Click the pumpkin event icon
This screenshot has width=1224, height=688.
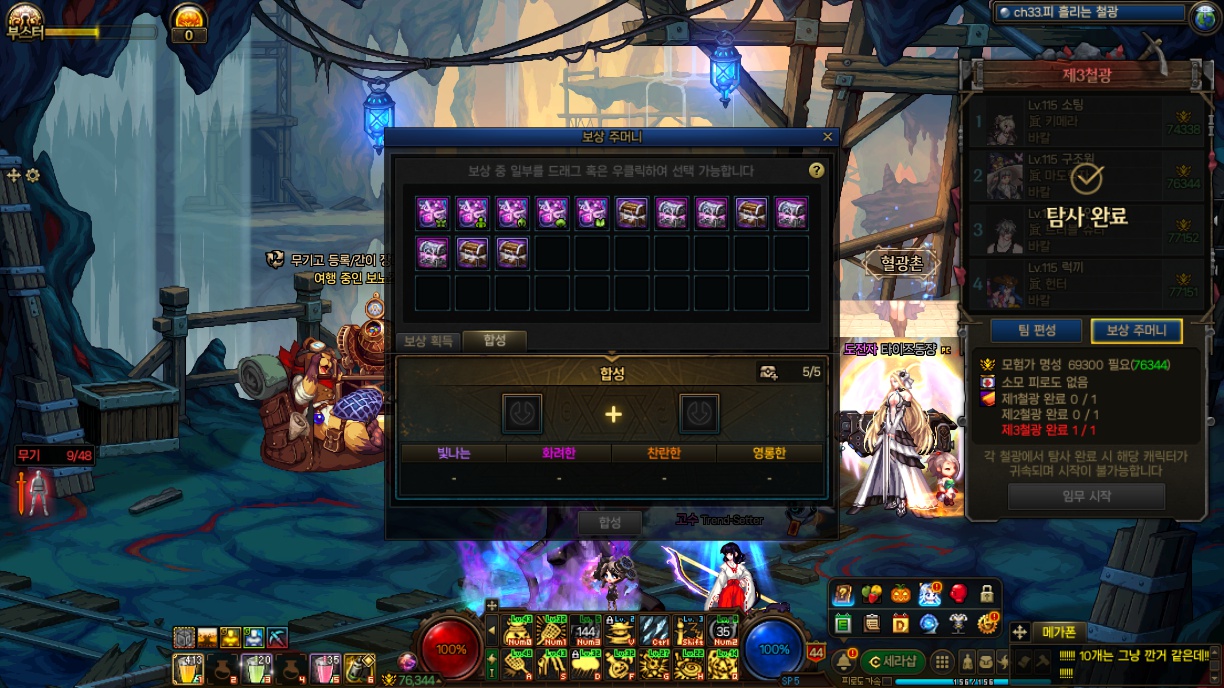pyautogui.click(x=900, y=595)
